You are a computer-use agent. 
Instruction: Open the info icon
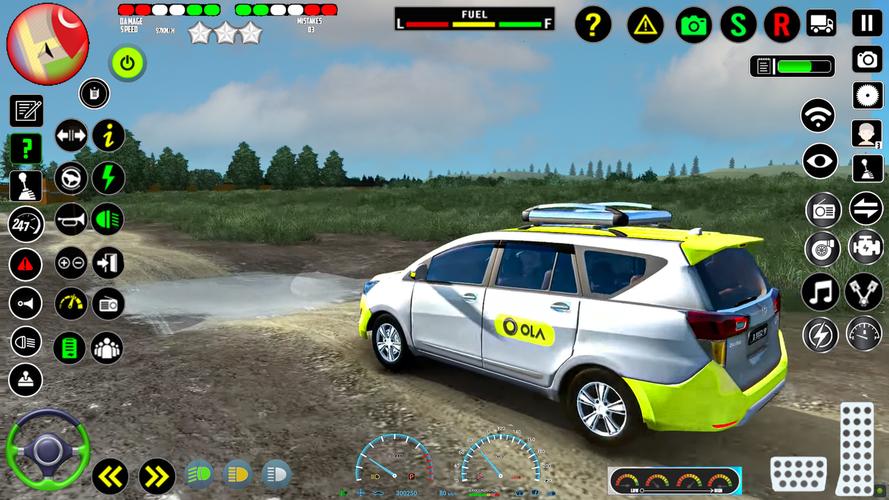[x=108, y=134]
